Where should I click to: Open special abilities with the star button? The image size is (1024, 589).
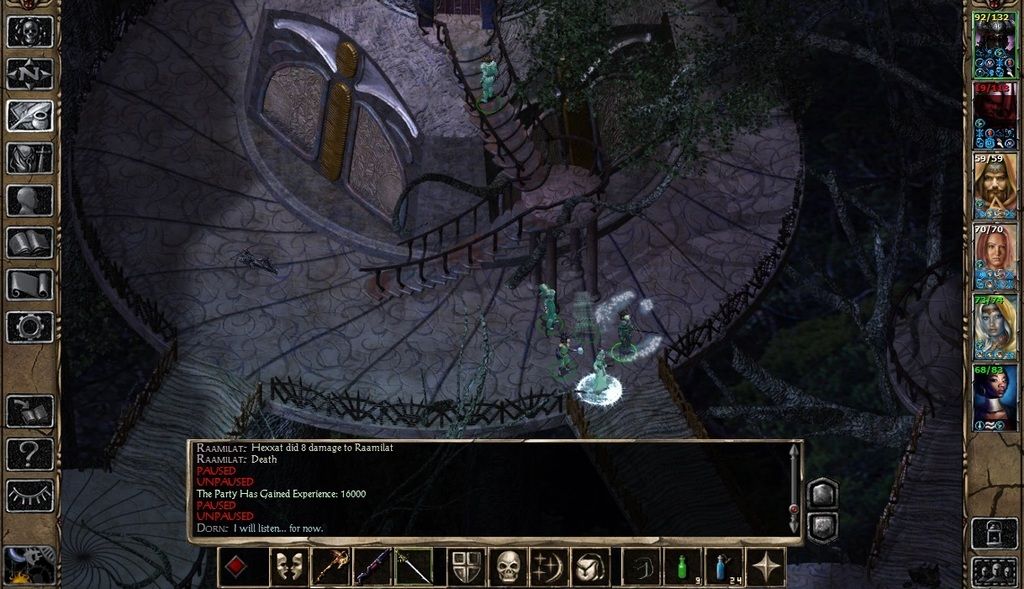coord(767,567)
